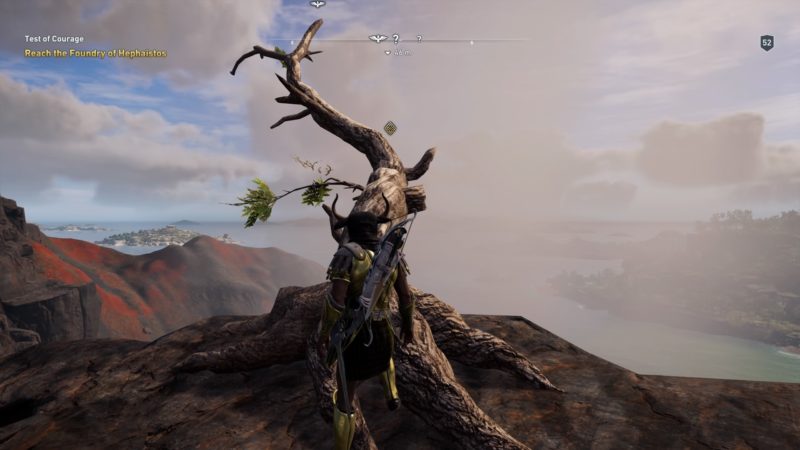The height and width of the screenshot is (450, 800).
Task: Click the level 52 badge
Action: [x=767, y=43]
